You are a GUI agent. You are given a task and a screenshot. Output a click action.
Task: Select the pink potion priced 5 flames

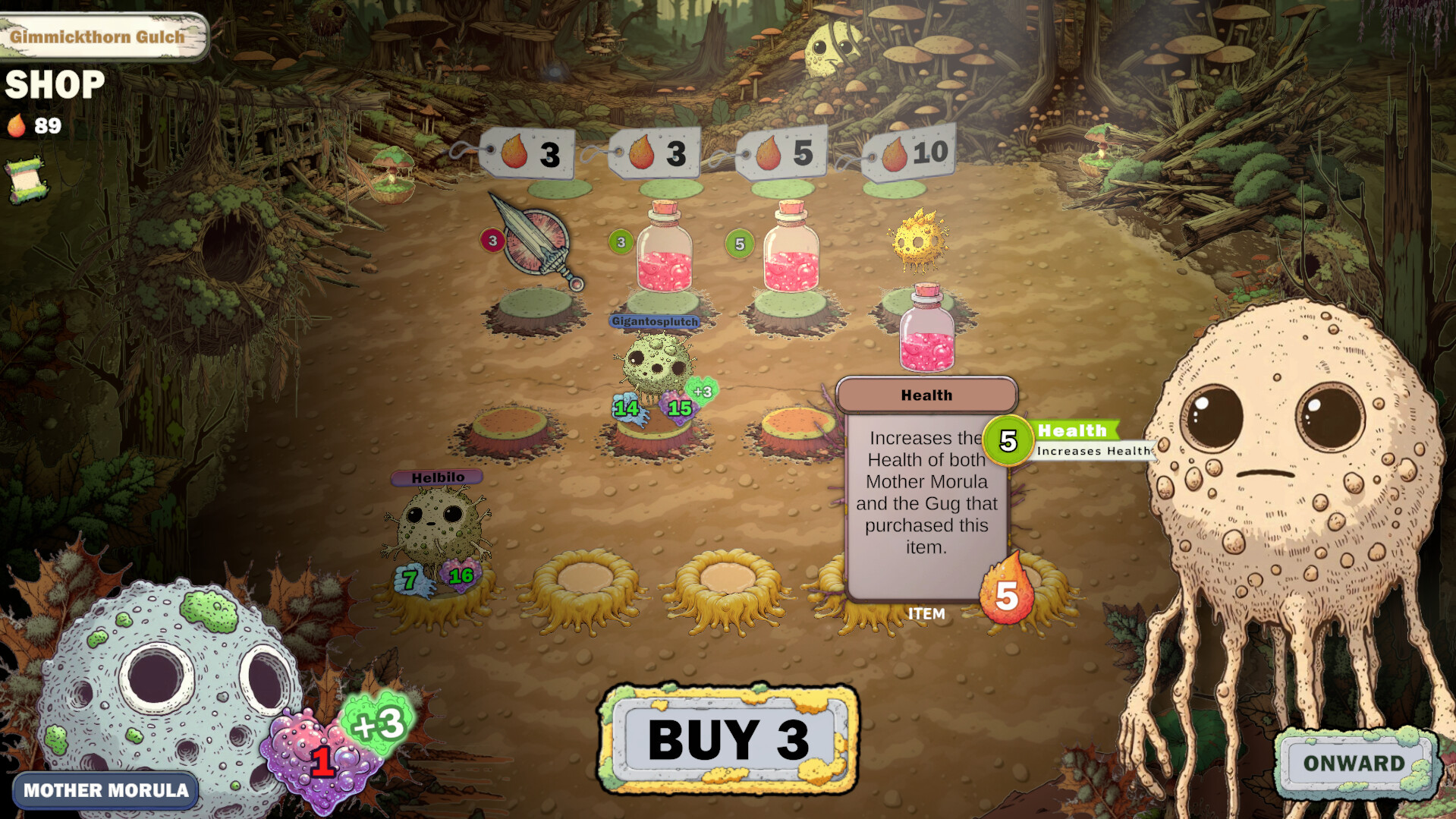793,254
